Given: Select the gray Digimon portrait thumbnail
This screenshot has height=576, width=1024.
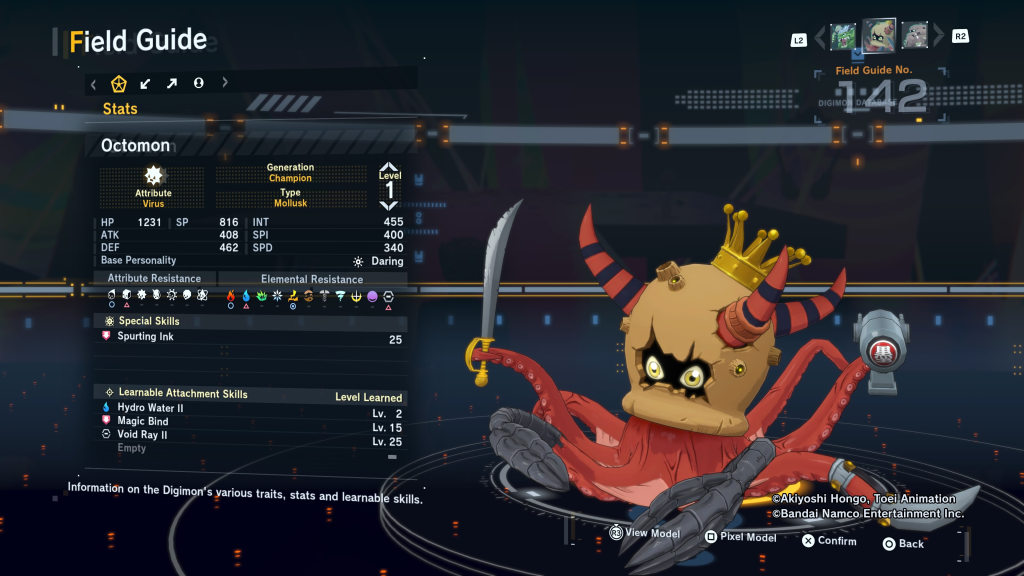Looking at the screenshot, I should point(915,36).
